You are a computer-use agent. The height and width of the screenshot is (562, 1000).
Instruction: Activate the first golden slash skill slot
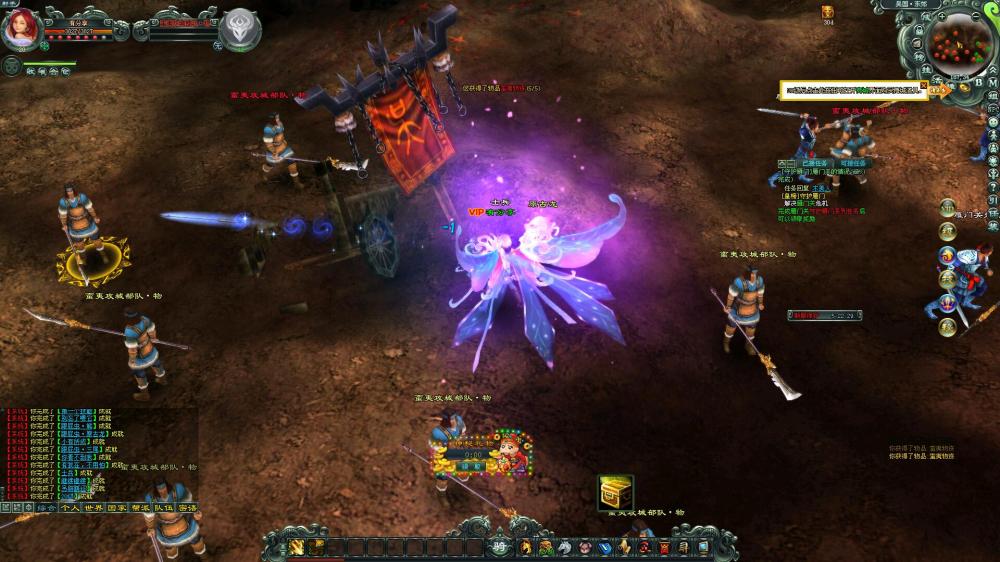pyautogui.click(x=297, y=547)
